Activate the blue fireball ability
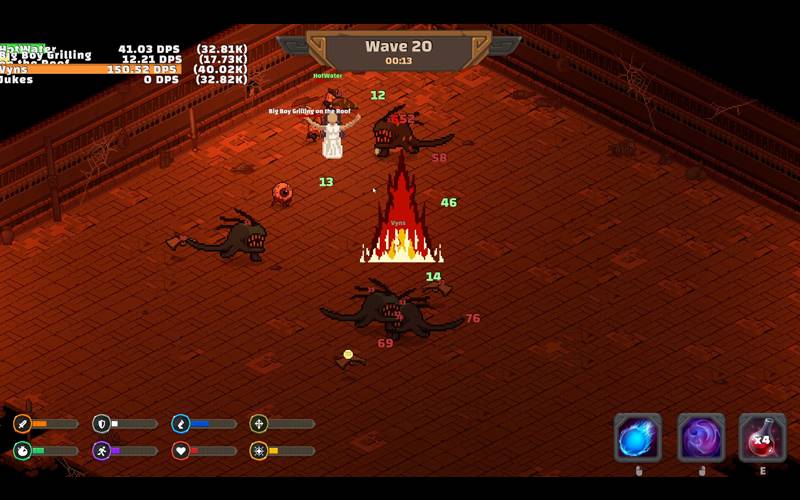Viewport: 800px width, 500px height. pos(637,438)
